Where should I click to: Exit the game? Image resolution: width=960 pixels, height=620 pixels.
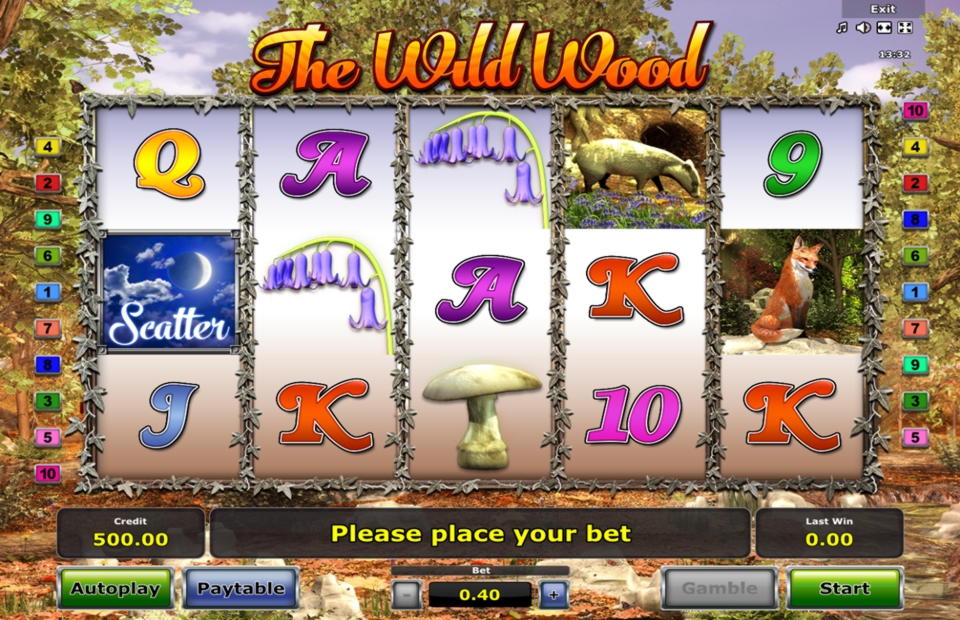883,9
